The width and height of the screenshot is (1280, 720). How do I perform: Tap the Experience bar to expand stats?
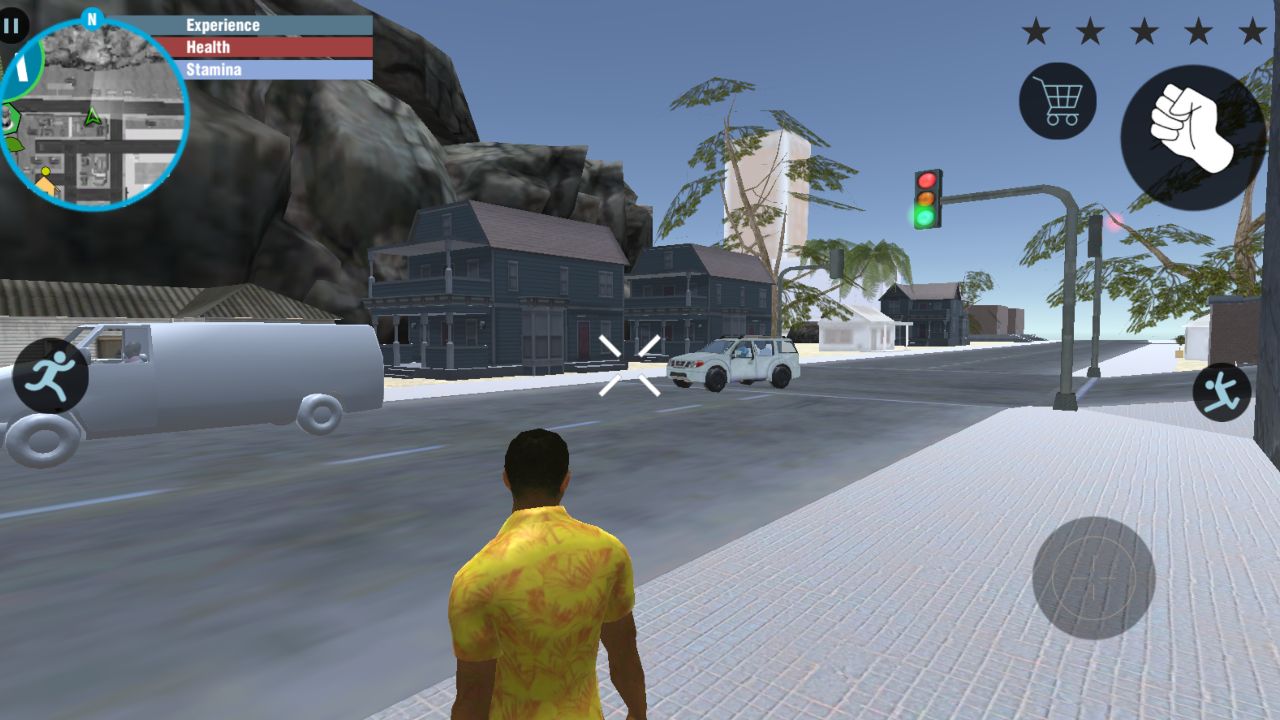pos(272,24)
